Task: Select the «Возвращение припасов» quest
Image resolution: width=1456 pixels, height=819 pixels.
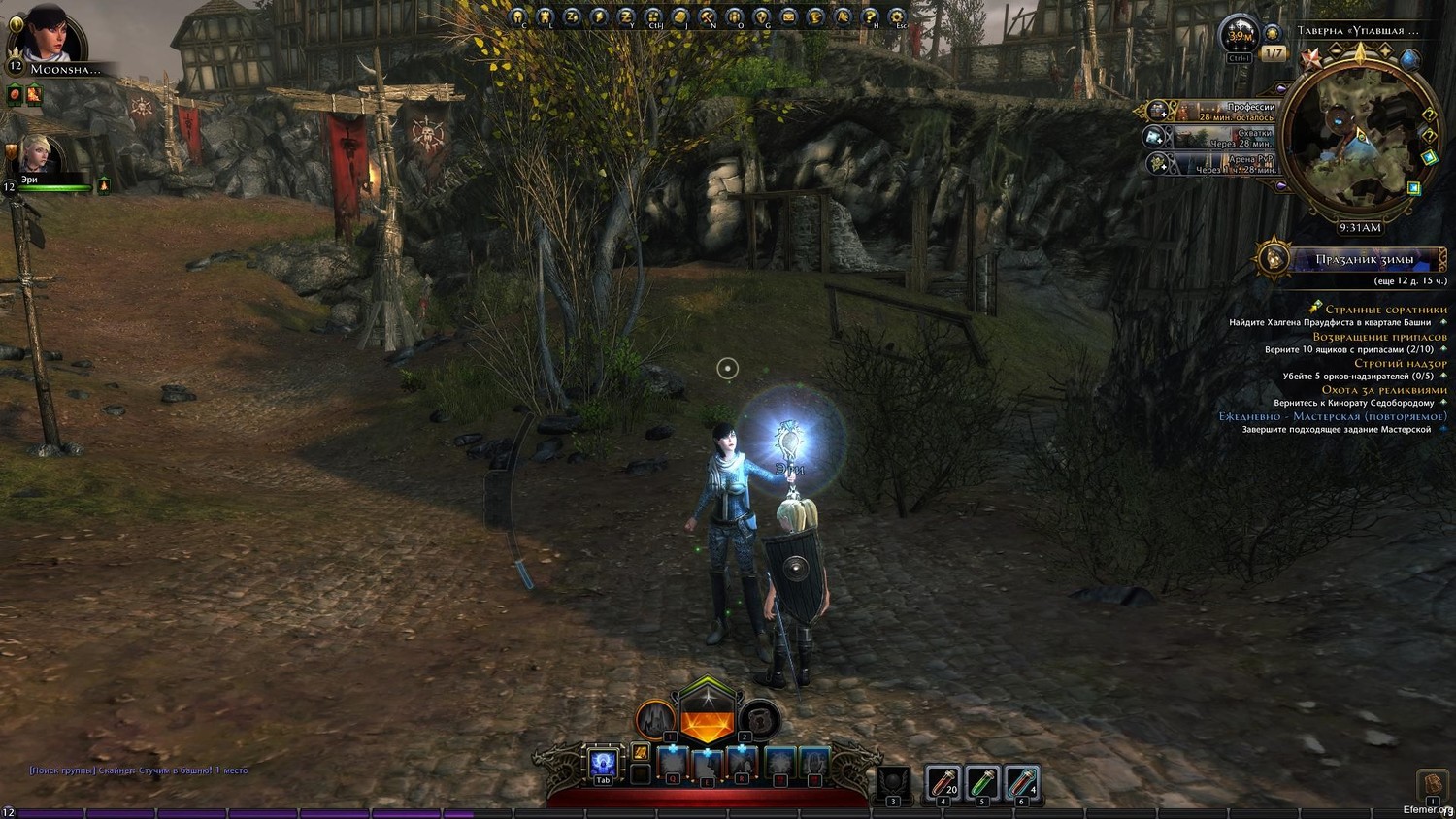Action: click(1379, 337)
